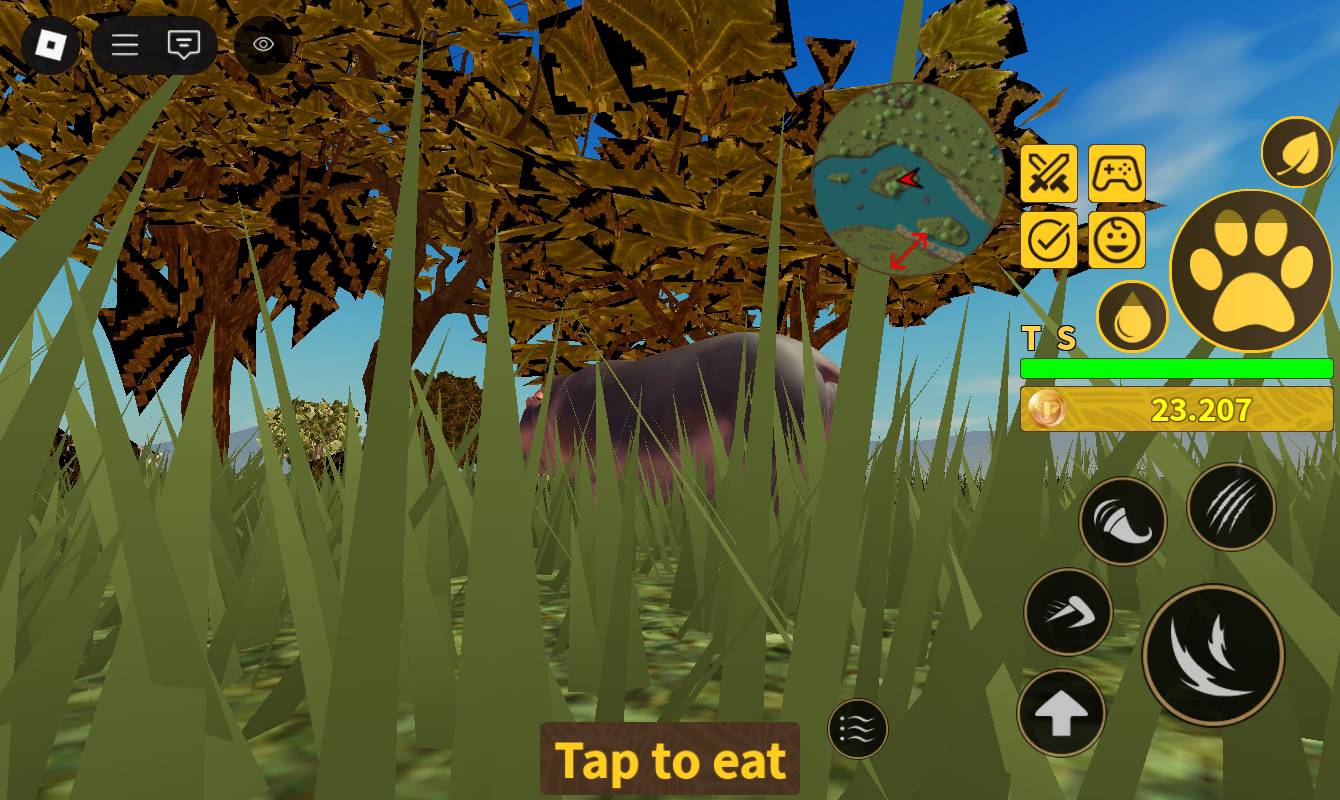Open the Roblox logo menu
Screen dimensions: 1340x800
[x=50, y=45]
